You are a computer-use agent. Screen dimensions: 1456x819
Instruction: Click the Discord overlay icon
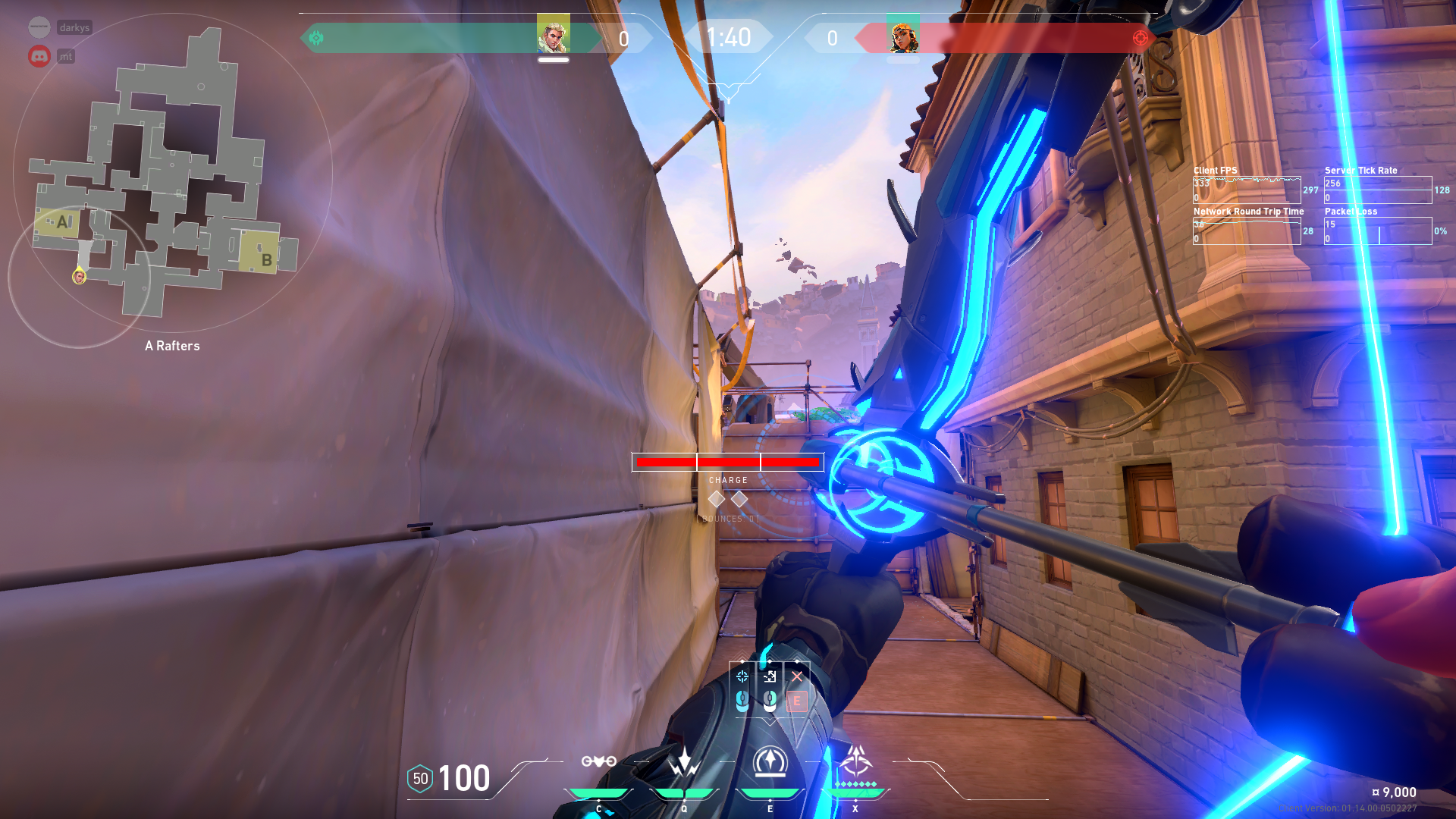[x=39, y=56]
